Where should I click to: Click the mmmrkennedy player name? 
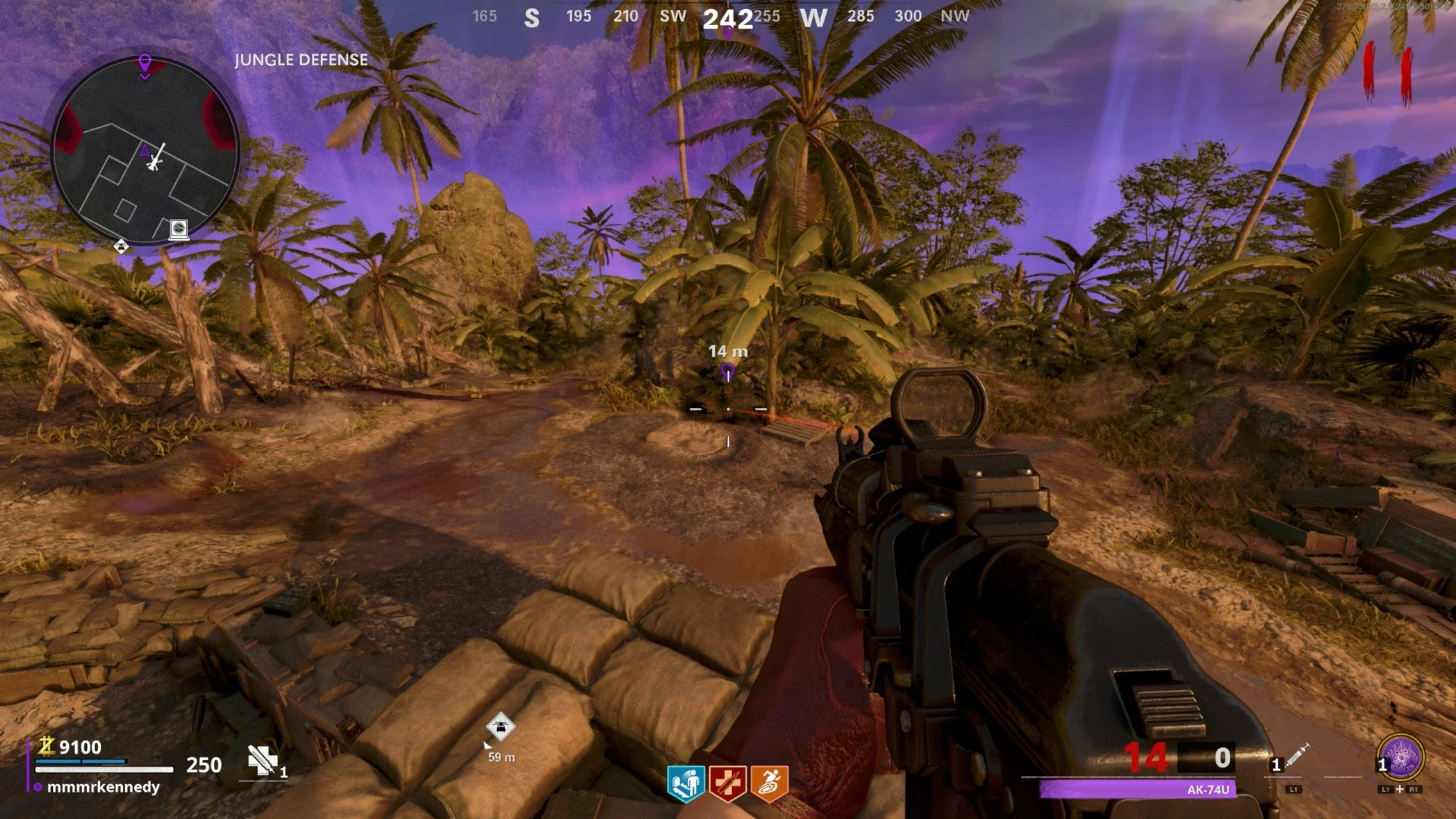103,787
